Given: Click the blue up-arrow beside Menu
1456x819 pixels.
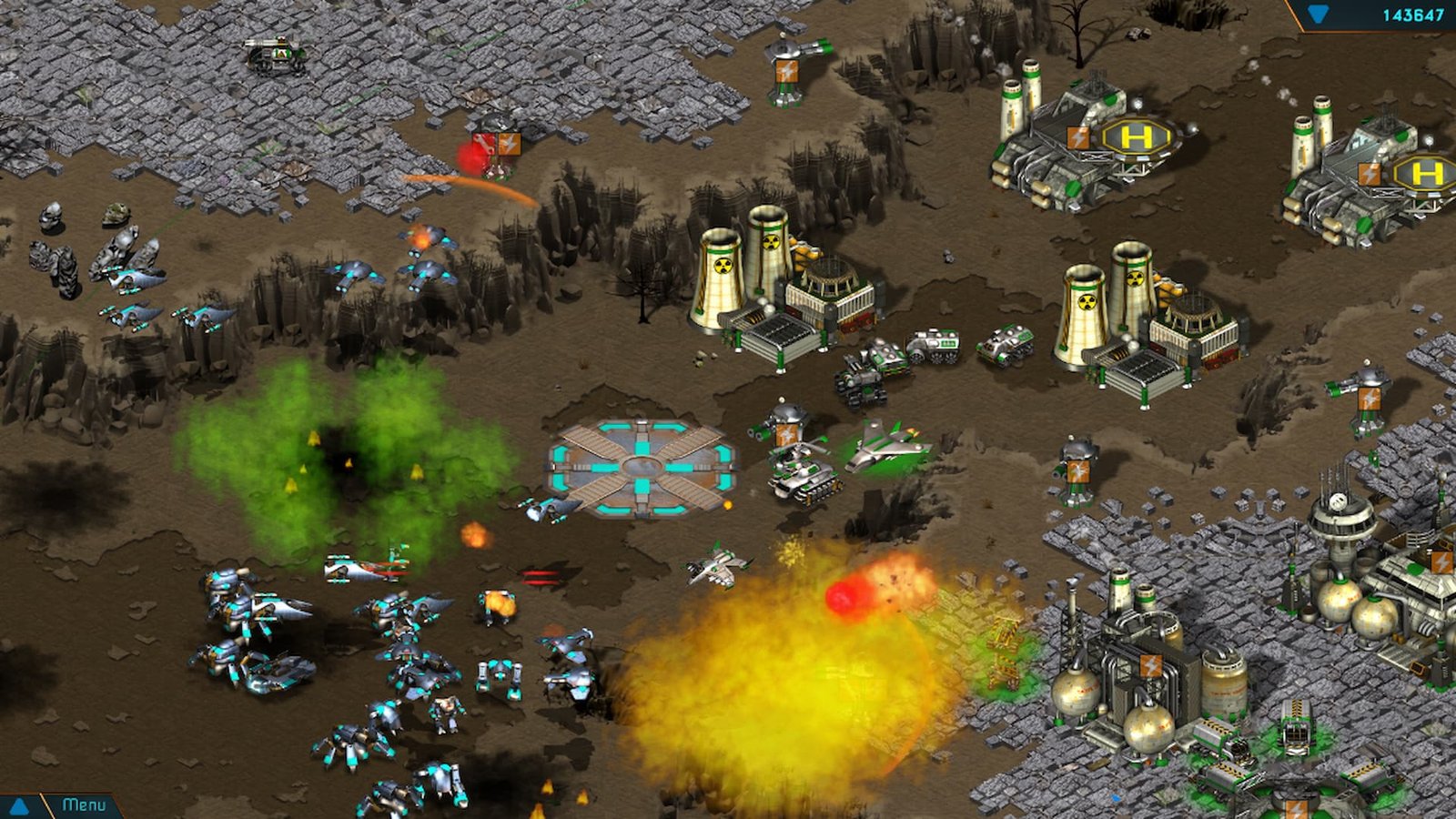Looking at the screenshot, I should click(x=18, y=806).
